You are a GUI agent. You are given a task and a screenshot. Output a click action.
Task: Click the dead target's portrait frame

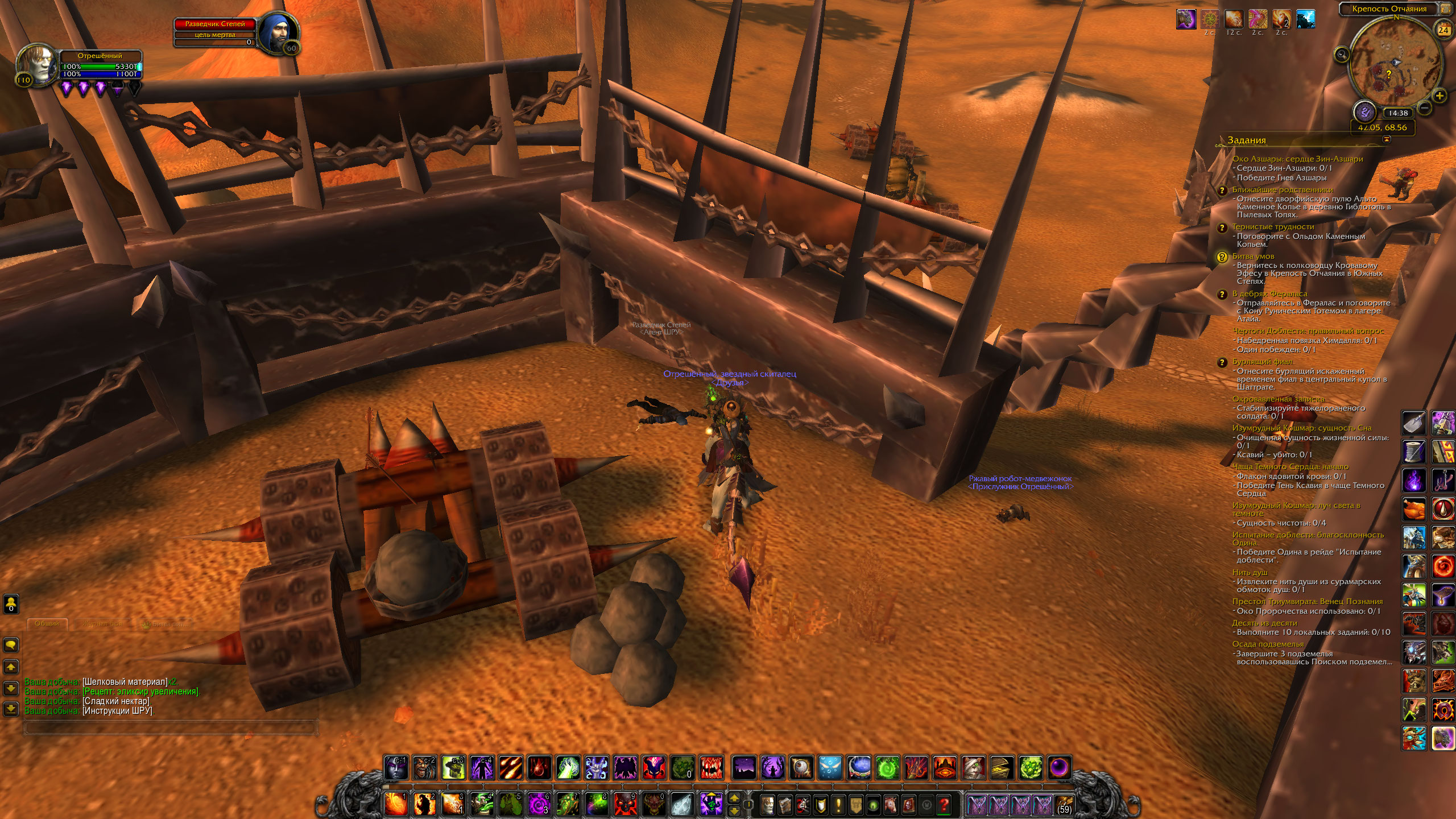coord(279,31)
